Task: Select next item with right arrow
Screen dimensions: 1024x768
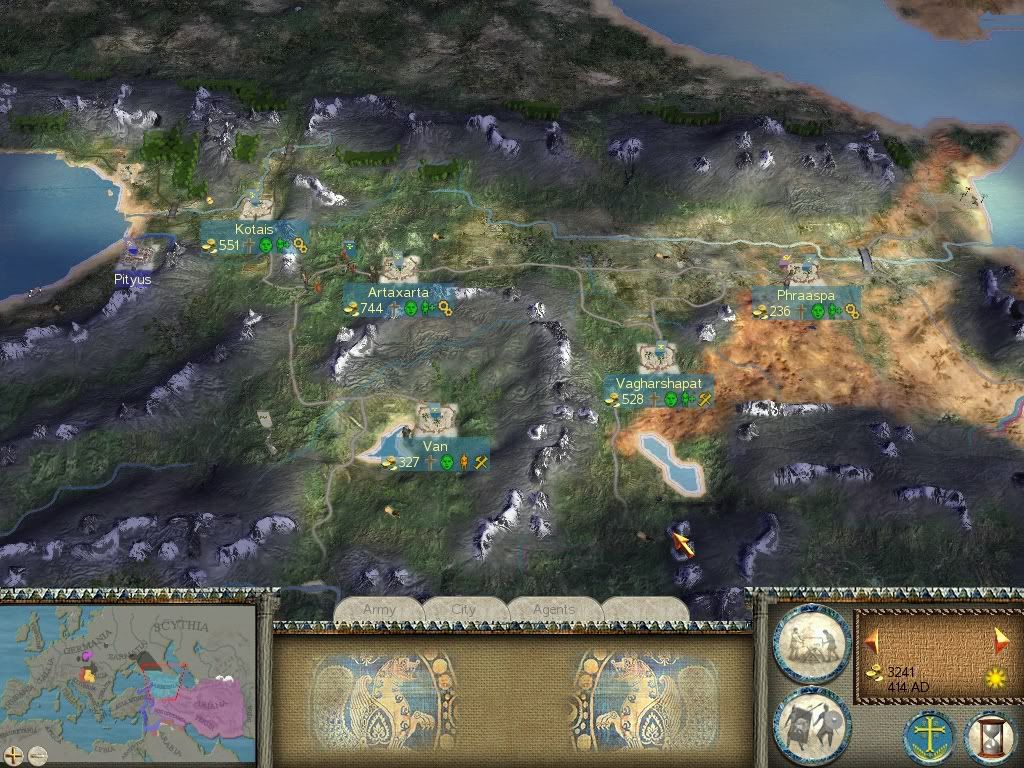Action: 1001,639
